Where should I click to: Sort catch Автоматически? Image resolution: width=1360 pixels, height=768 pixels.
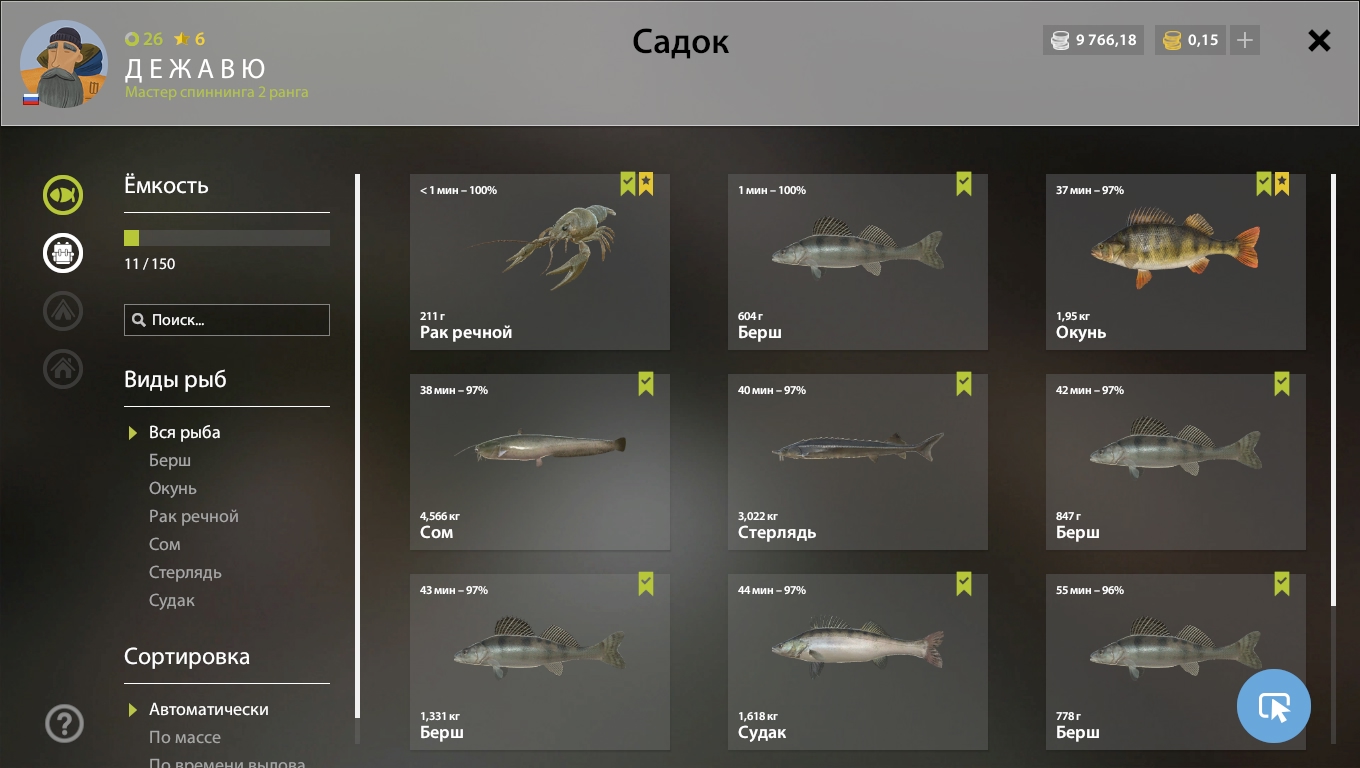point(208,709)
